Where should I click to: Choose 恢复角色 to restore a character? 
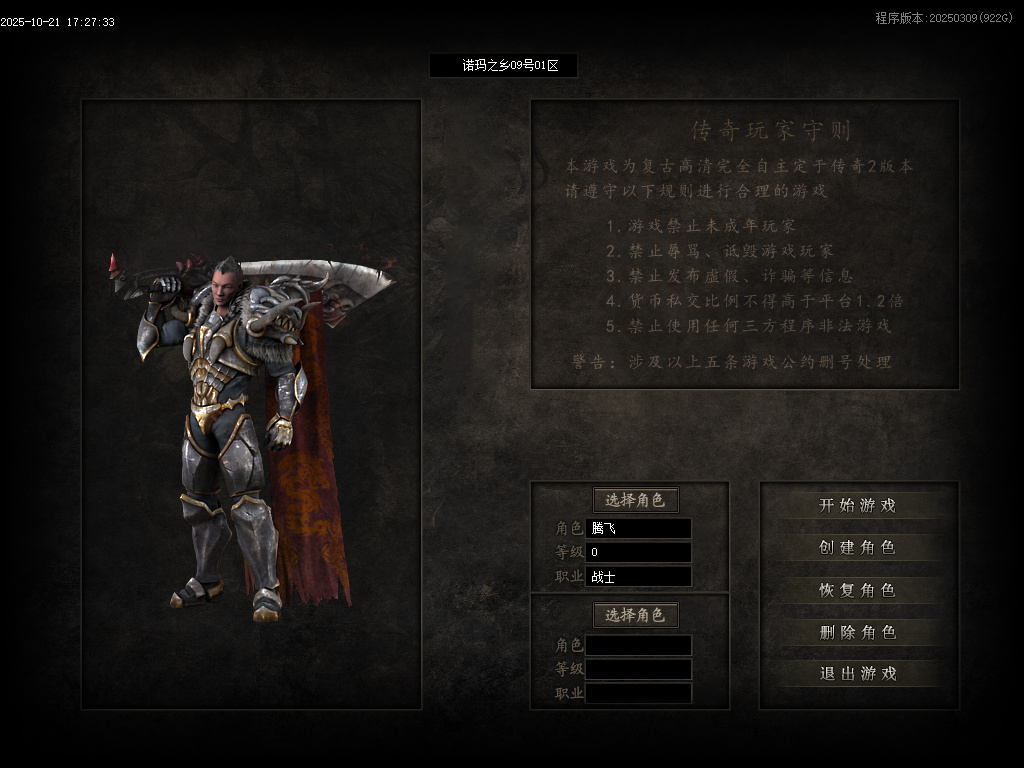tap(857, 590)
